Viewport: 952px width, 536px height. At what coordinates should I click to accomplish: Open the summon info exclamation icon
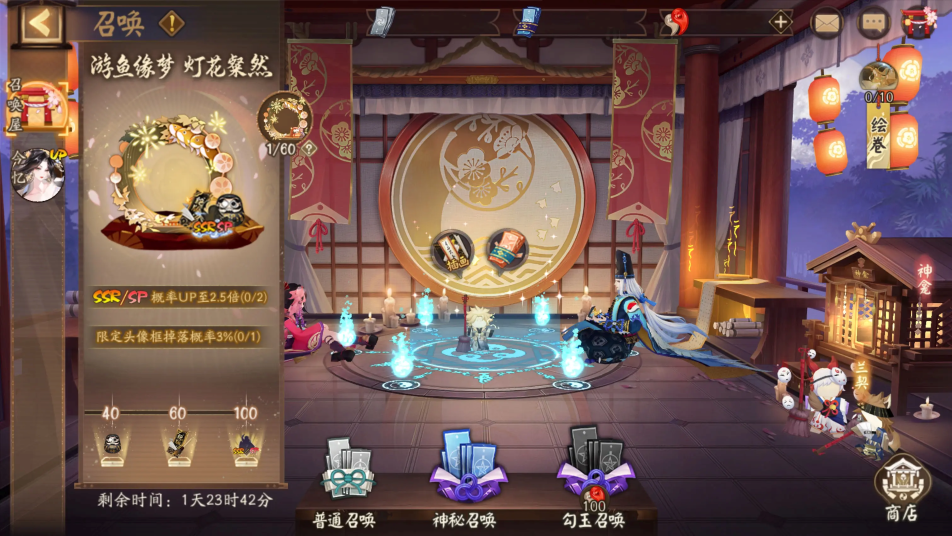click(x=171, y=22)
